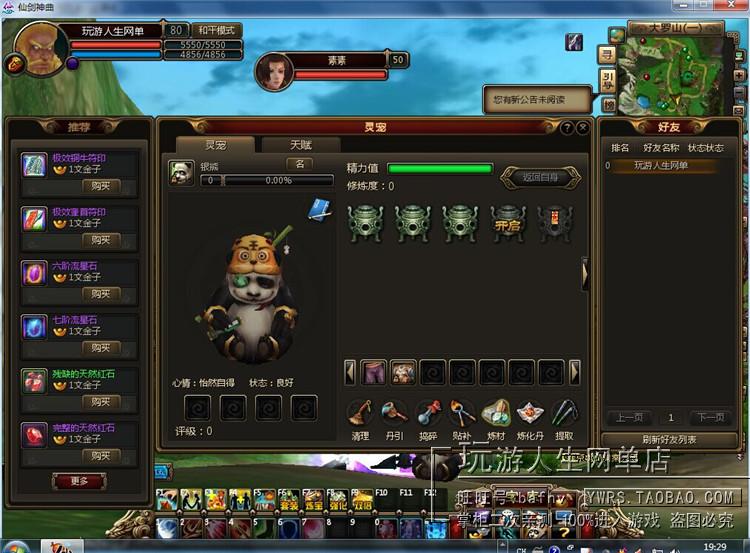Open the pet window help button

tap(566, 128)
